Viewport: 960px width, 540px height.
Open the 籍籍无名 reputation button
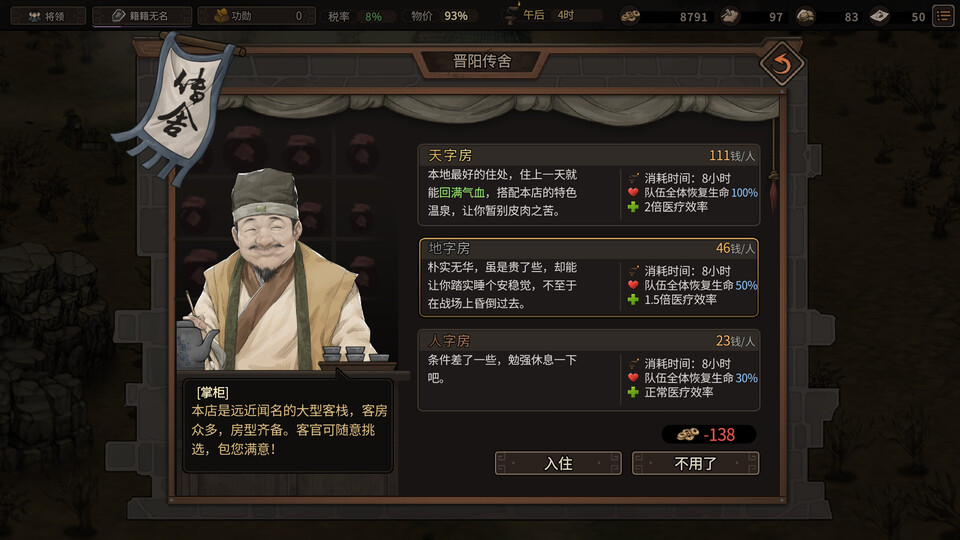click(139, 16)
